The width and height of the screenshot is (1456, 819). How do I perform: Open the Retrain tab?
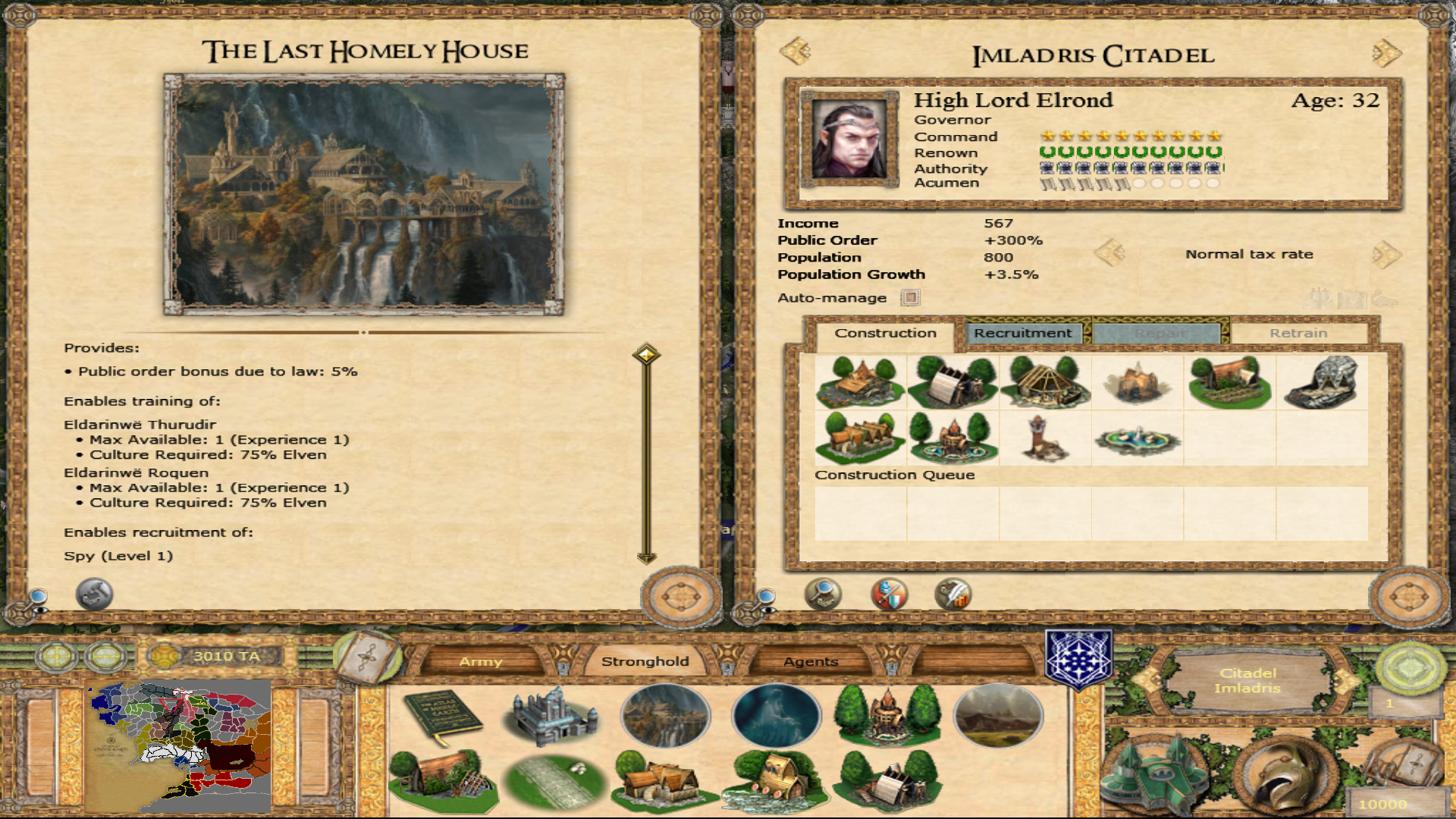1298,333
